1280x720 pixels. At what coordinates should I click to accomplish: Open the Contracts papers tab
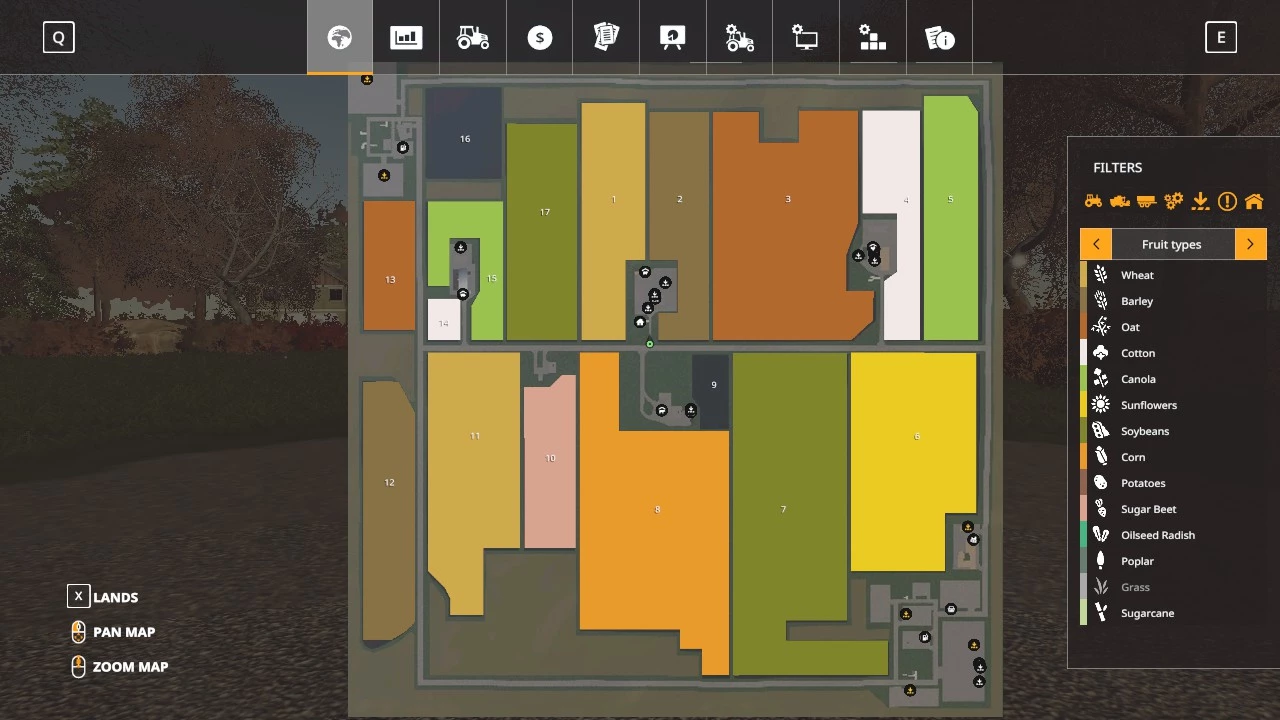606,37
